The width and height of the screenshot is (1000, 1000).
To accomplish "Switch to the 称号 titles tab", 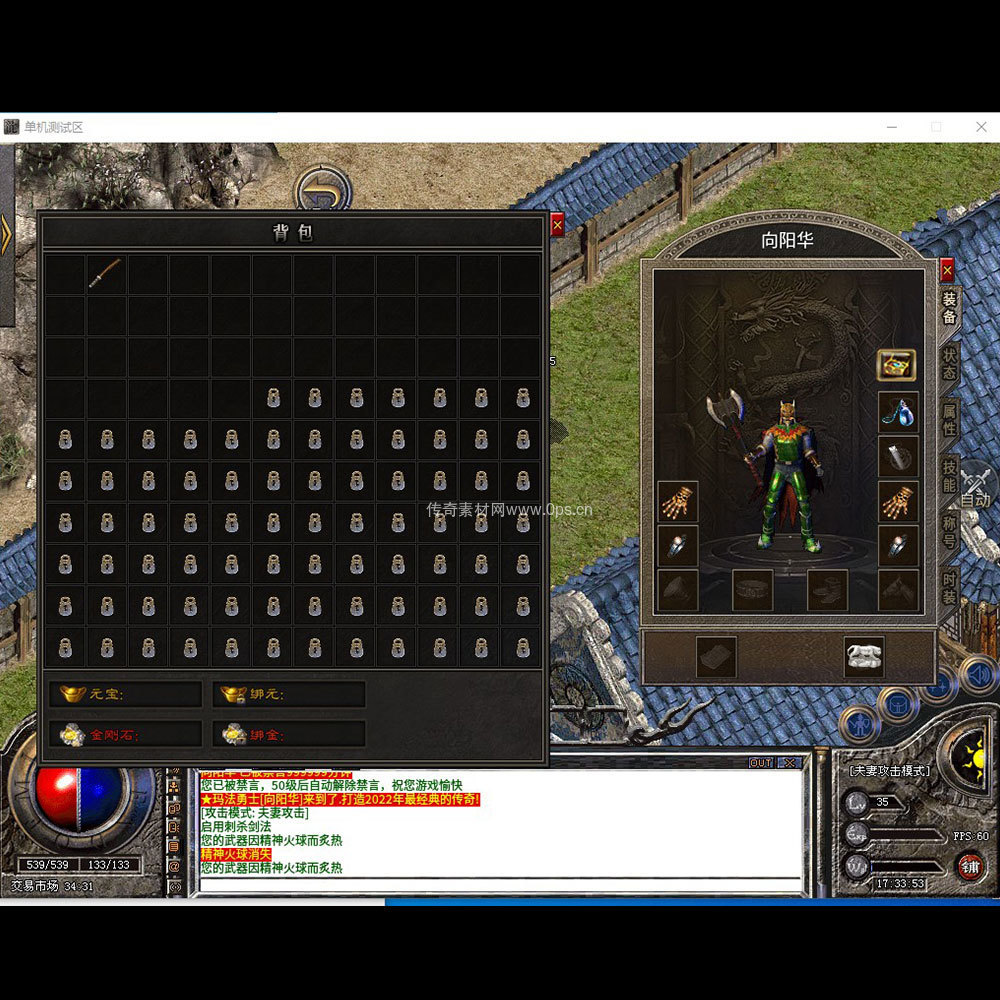I will (949, 533).
